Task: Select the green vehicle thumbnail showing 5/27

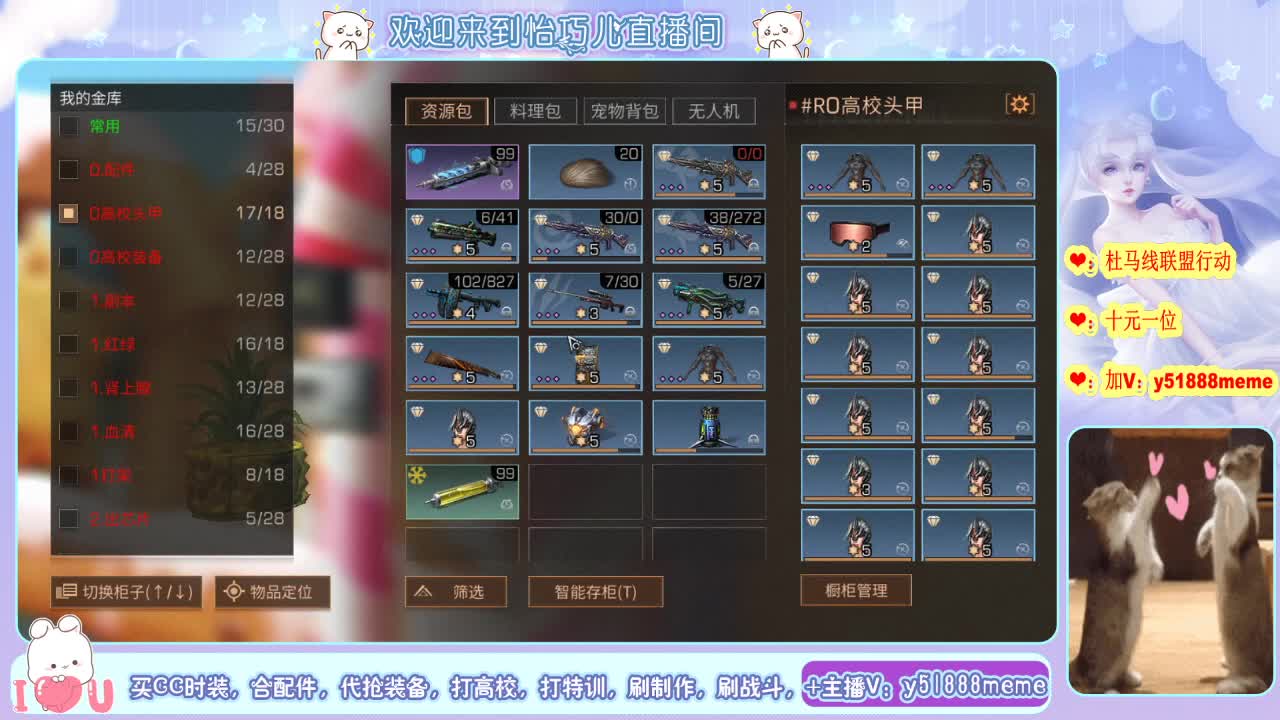Action: click(711, 298)
